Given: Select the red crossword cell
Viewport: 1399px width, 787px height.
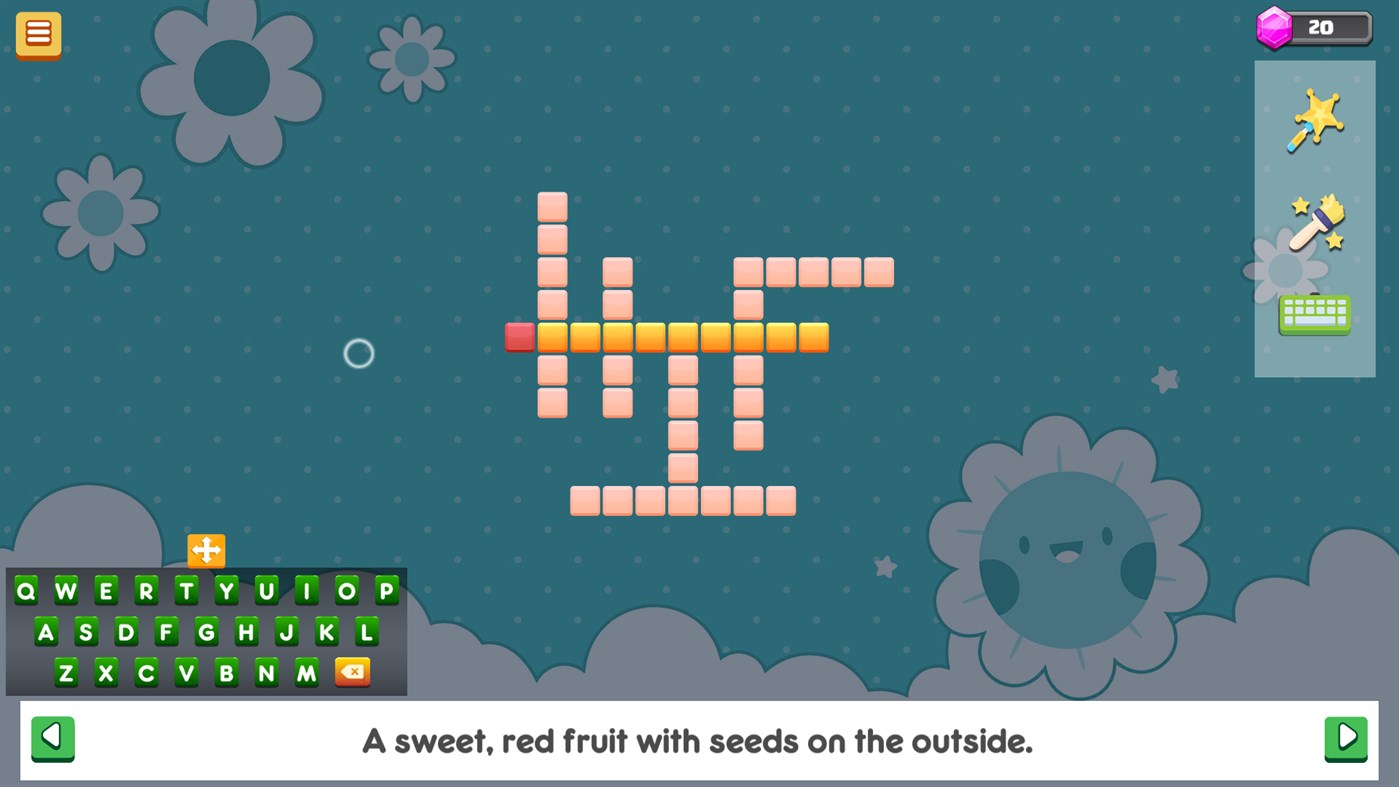Looking at the screenshot, I should (519, 336).
